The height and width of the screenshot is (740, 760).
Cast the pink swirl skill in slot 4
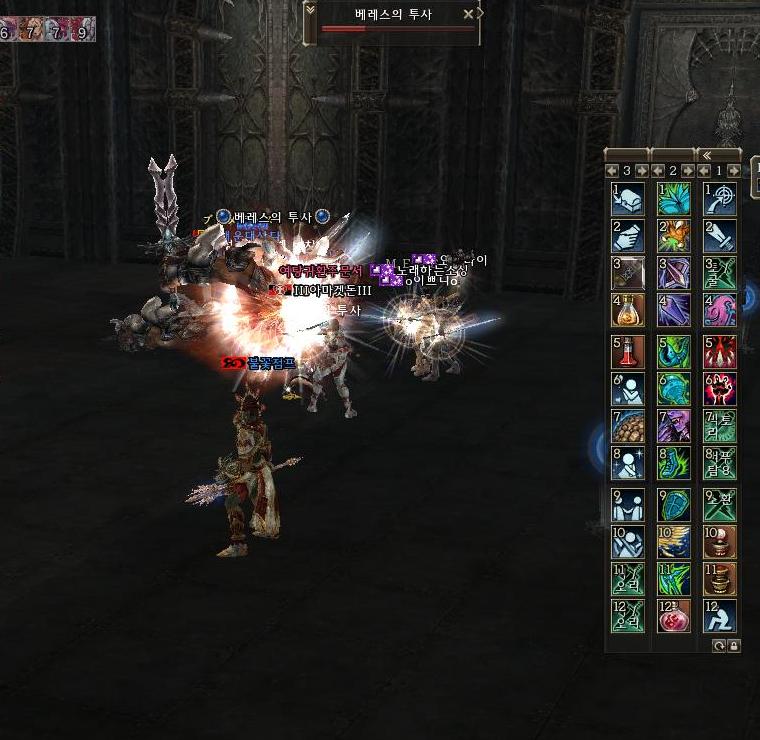(x=720, y=311)
